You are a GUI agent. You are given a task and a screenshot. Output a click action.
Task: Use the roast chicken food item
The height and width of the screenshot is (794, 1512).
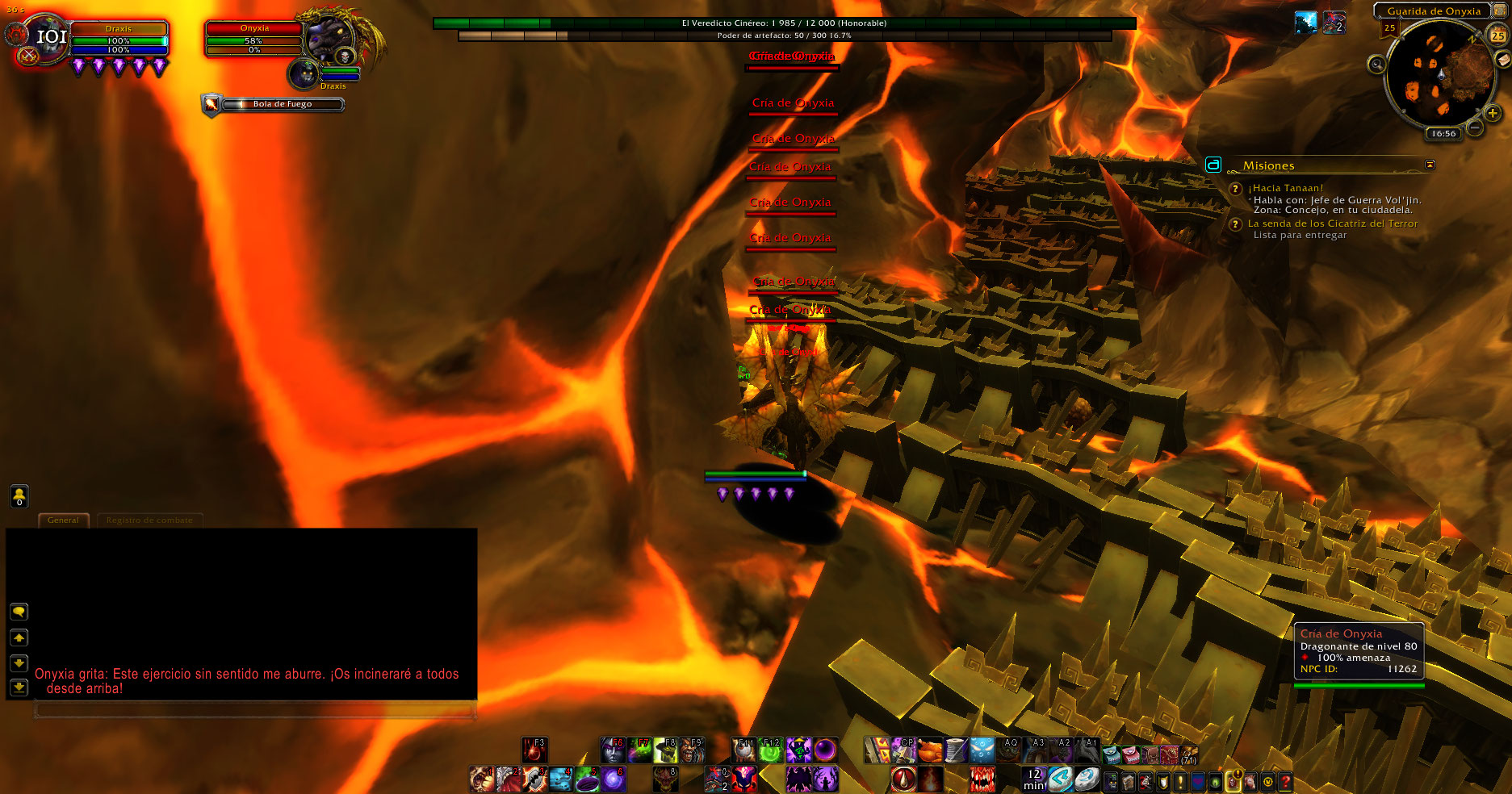[x=930, y=750]
